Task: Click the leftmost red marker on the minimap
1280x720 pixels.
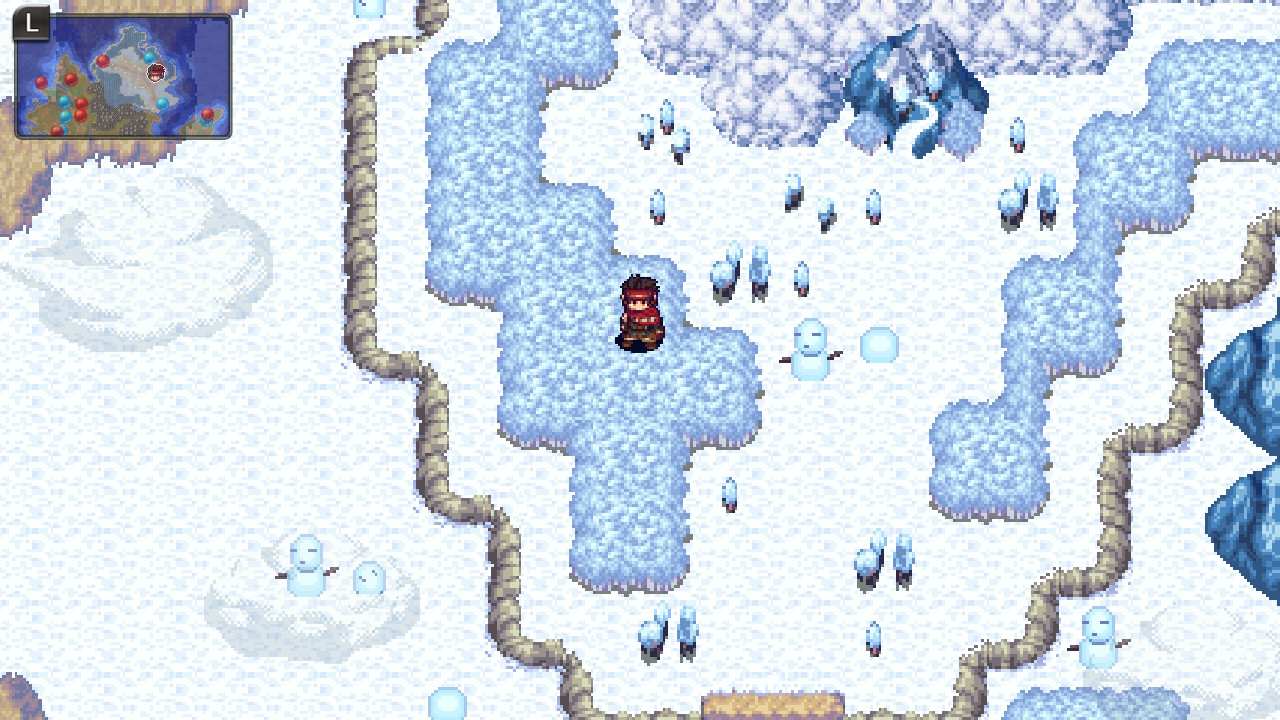Action: coord(42,82)
